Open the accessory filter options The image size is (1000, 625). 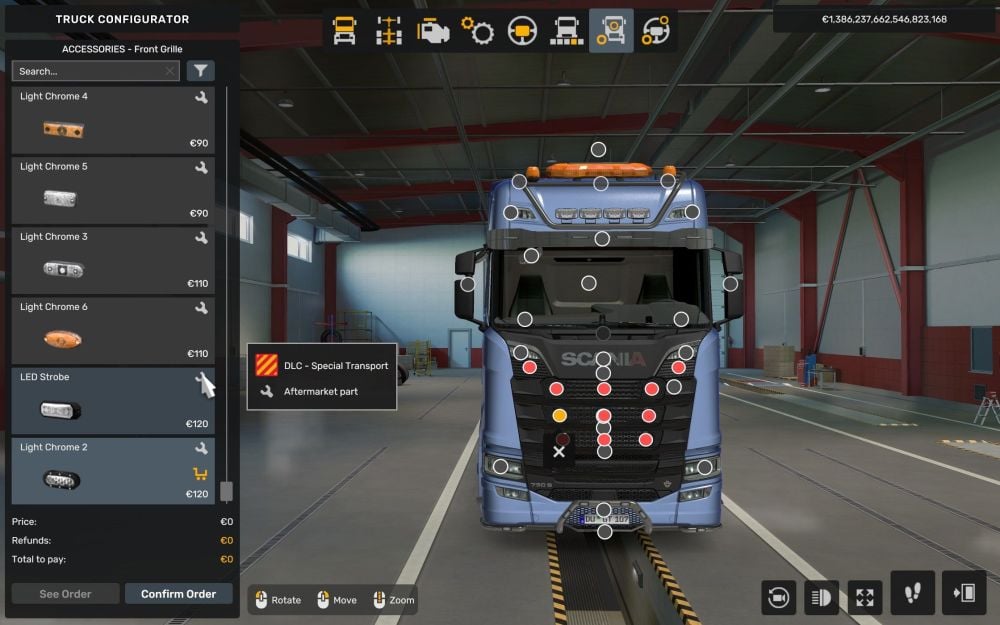(x=200, y=71)
